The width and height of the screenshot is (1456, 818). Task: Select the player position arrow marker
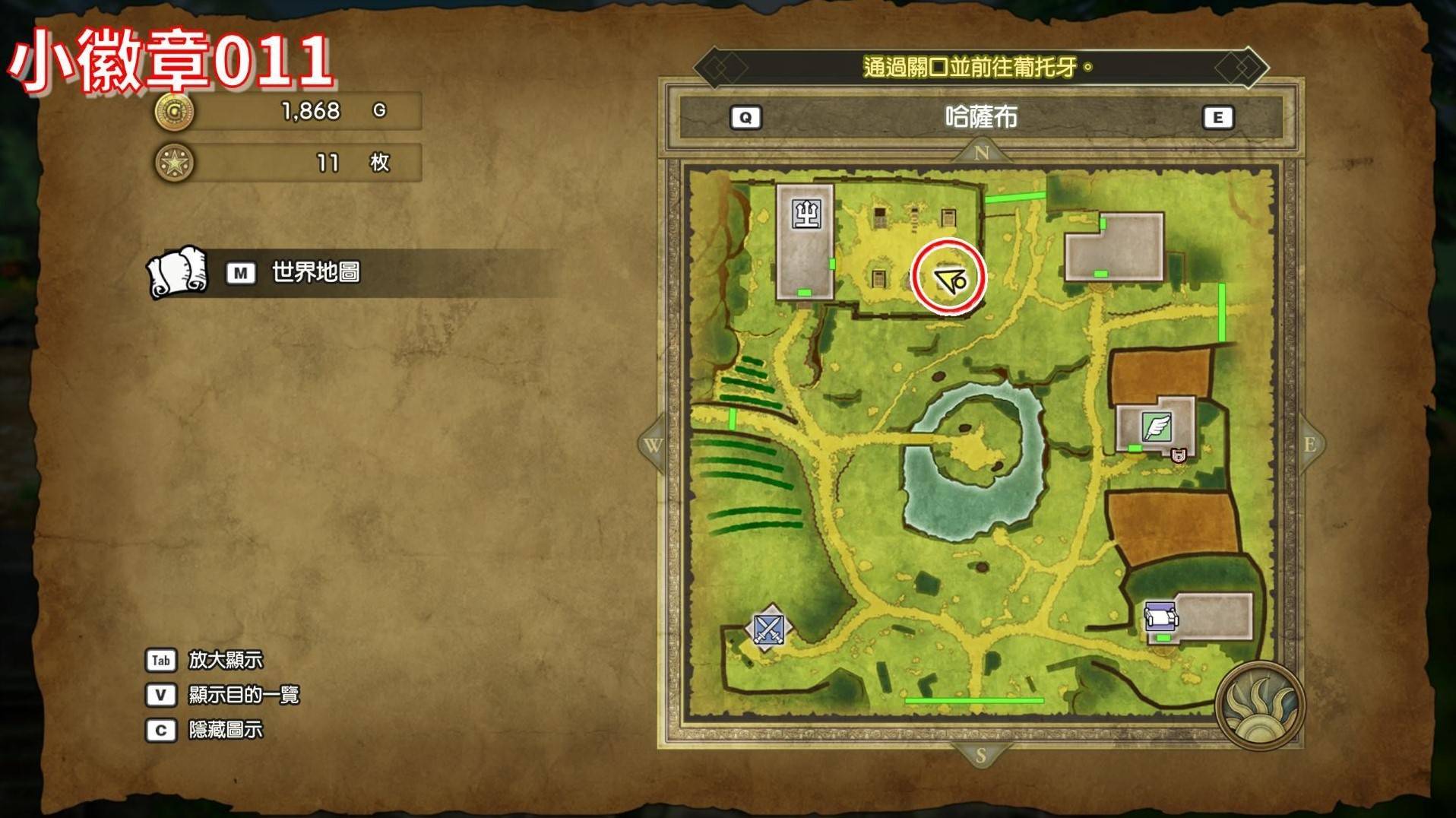click(949, 279)
